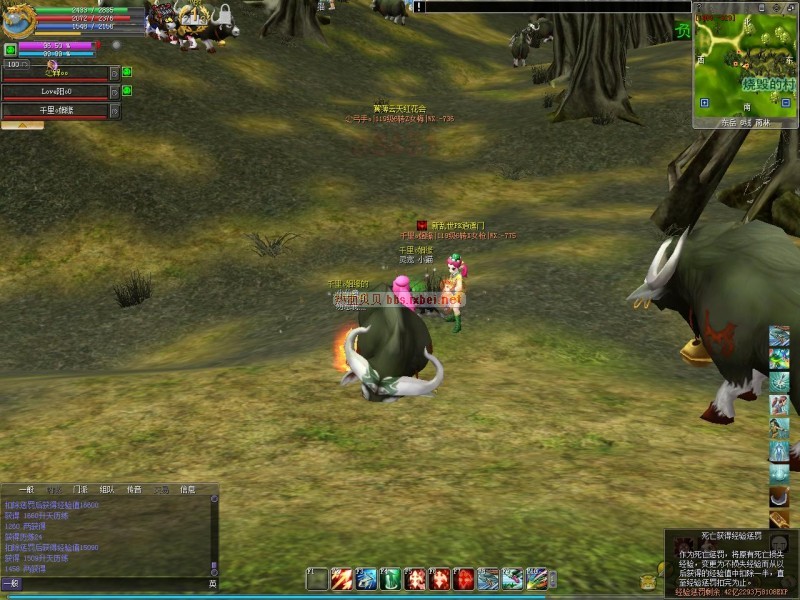Activate the red flame slash skill in slot F2

(342, 579)
